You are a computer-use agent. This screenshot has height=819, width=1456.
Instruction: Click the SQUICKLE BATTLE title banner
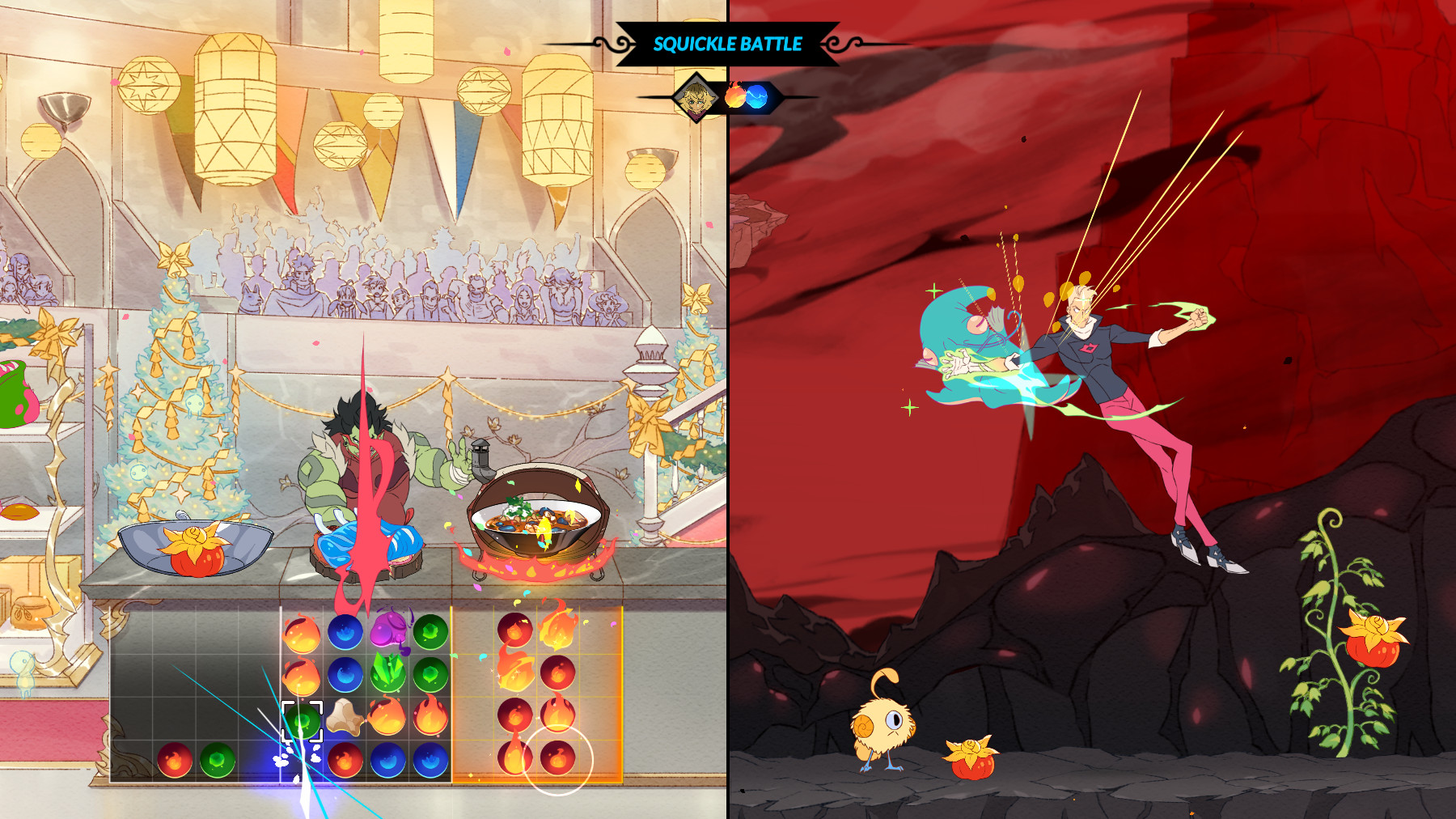(x=728, y=45)
